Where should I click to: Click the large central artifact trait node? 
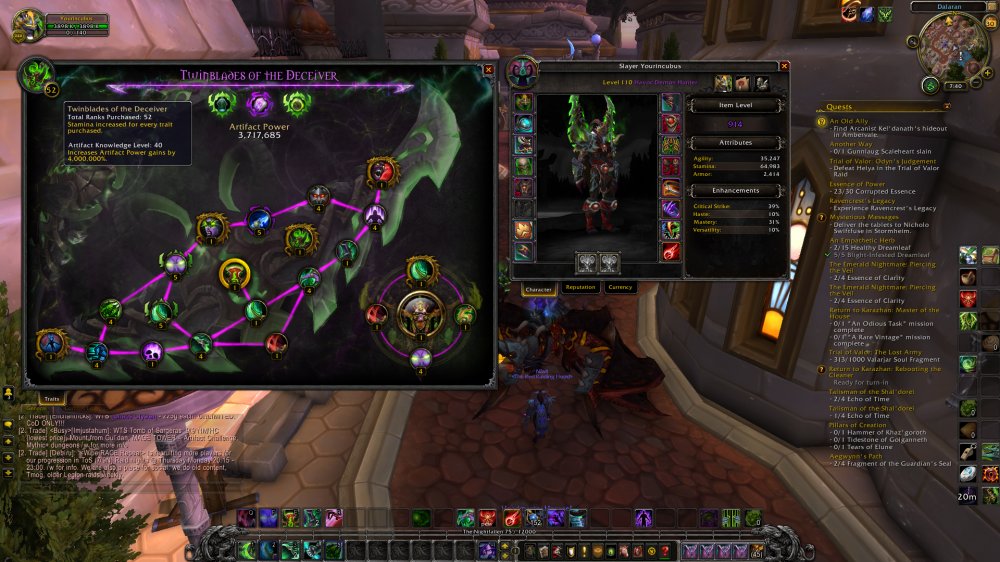coord(420,314)
